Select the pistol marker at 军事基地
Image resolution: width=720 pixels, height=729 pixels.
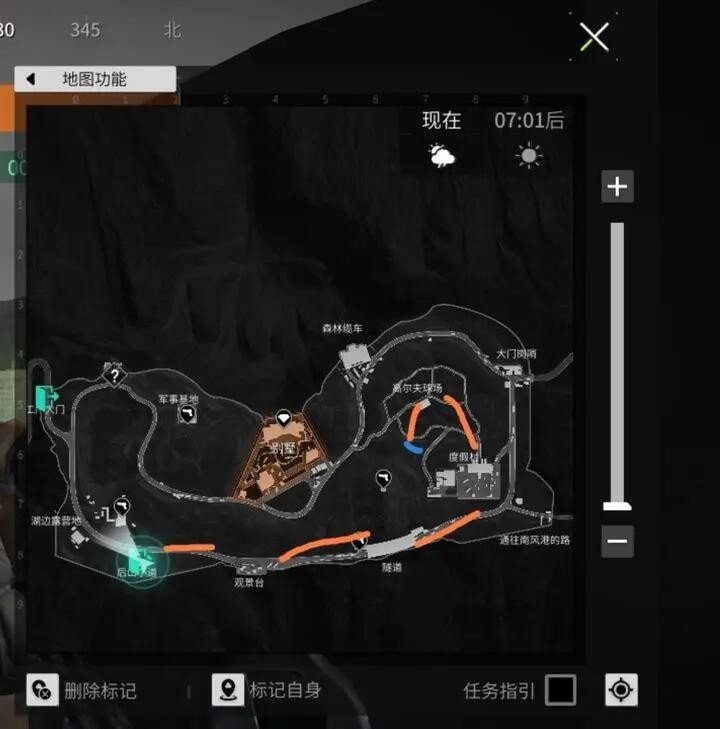tap(187, 414)
